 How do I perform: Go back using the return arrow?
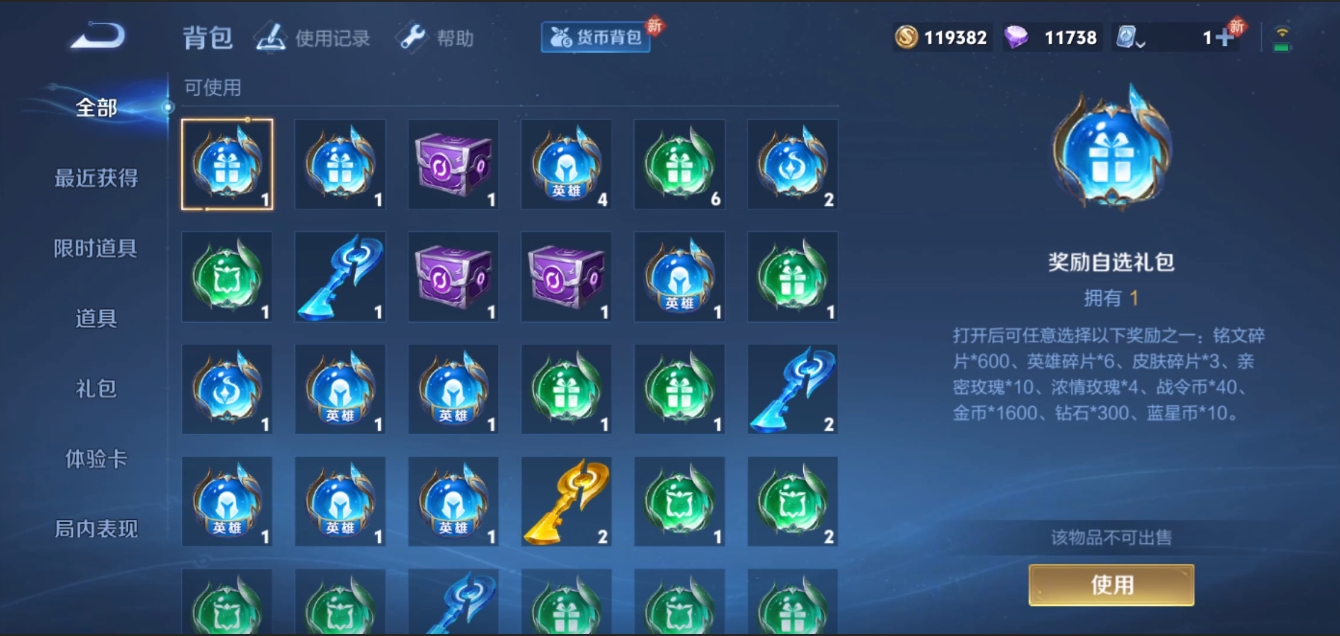[x=97, y=38]
